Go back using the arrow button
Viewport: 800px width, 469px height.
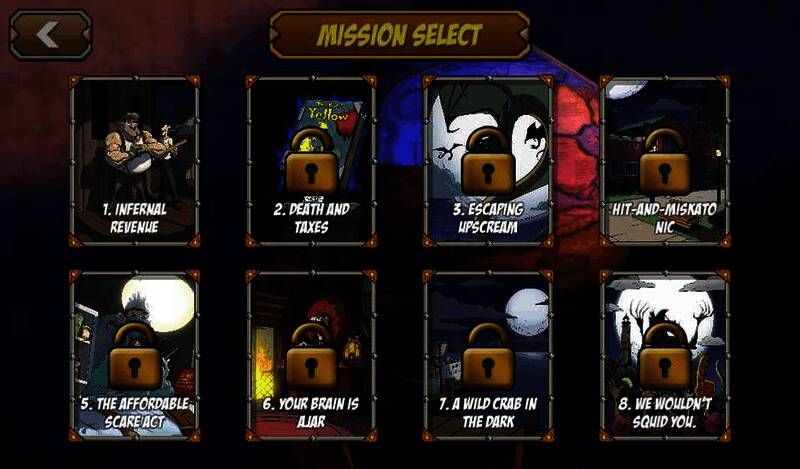[50, 35]
